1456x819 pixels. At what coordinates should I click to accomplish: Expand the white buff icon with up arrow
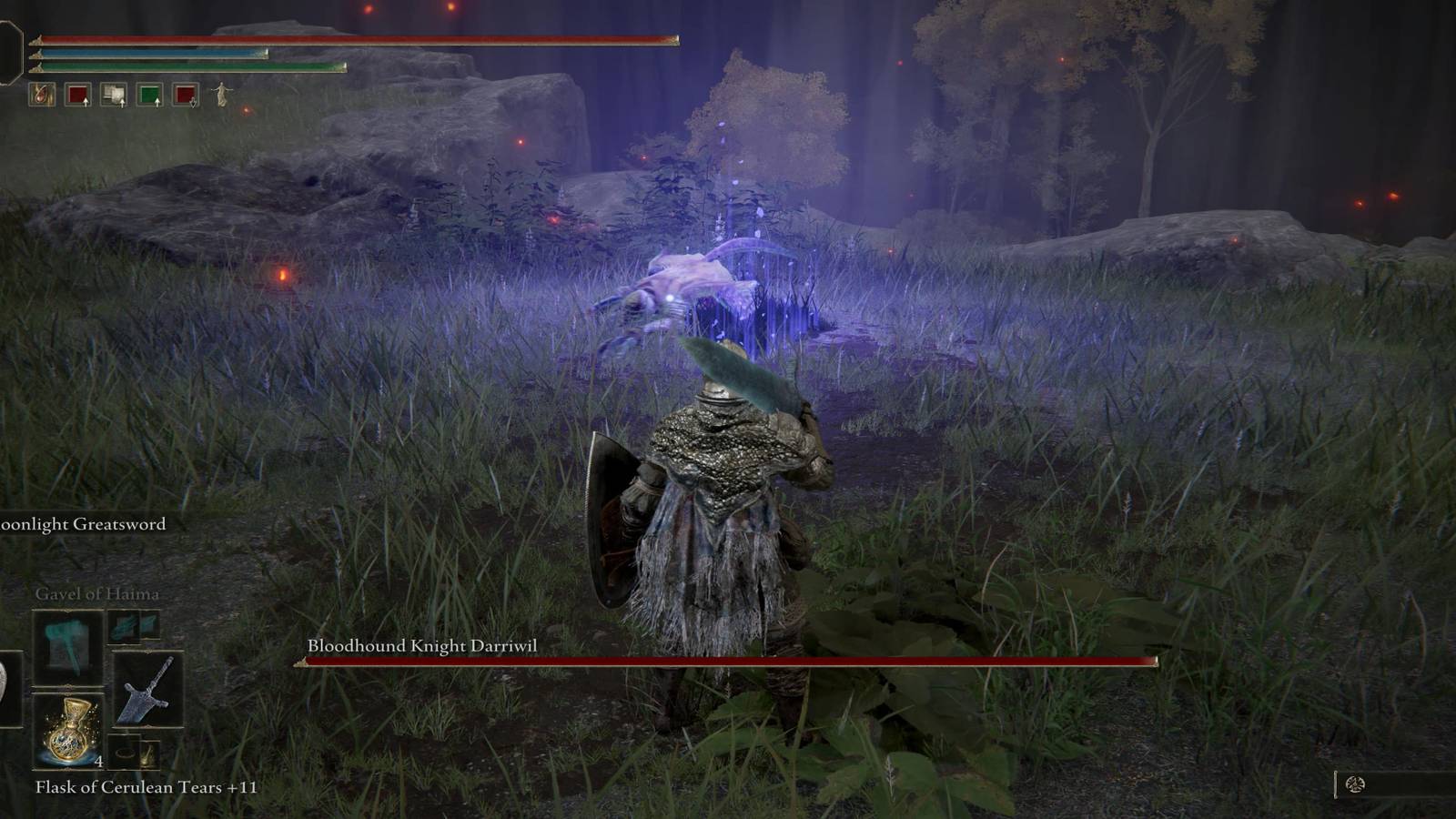[115, 96]
